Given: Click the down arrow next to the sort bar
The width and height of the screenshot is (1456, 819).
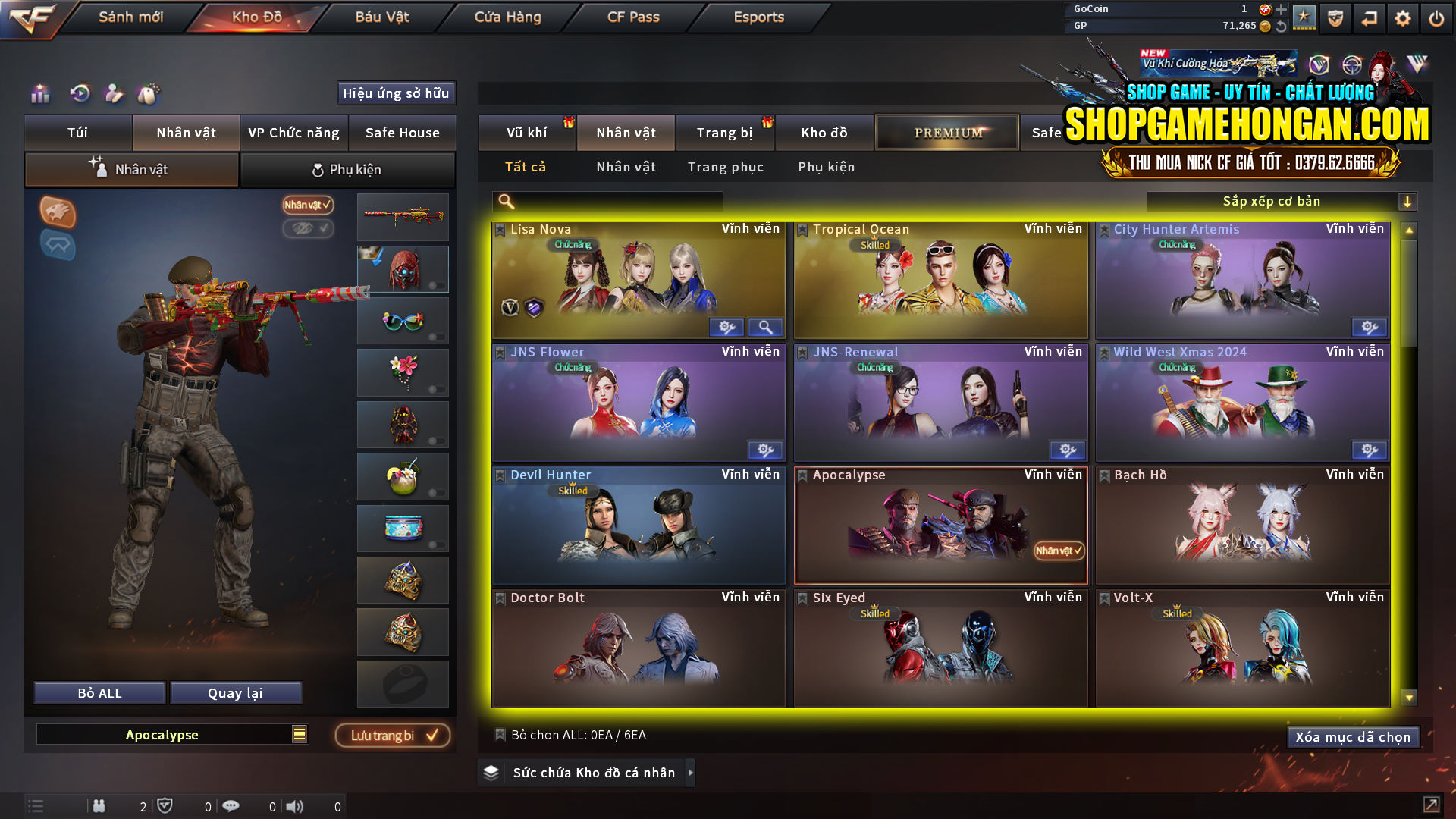Looking at the screenshot, I should (1408, 201).
